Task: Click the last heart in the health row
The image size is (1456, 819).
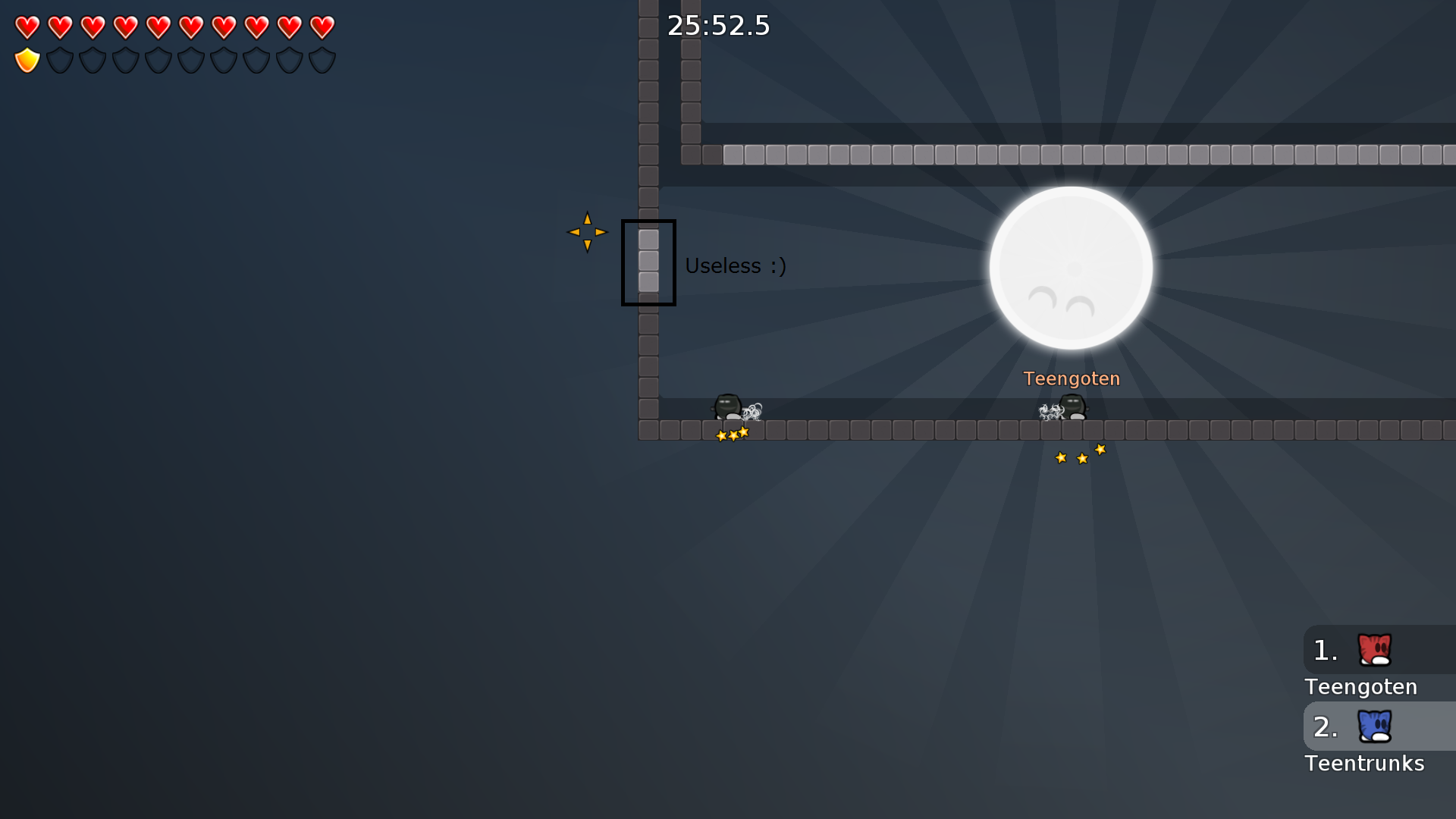Action: click(322, 28)
